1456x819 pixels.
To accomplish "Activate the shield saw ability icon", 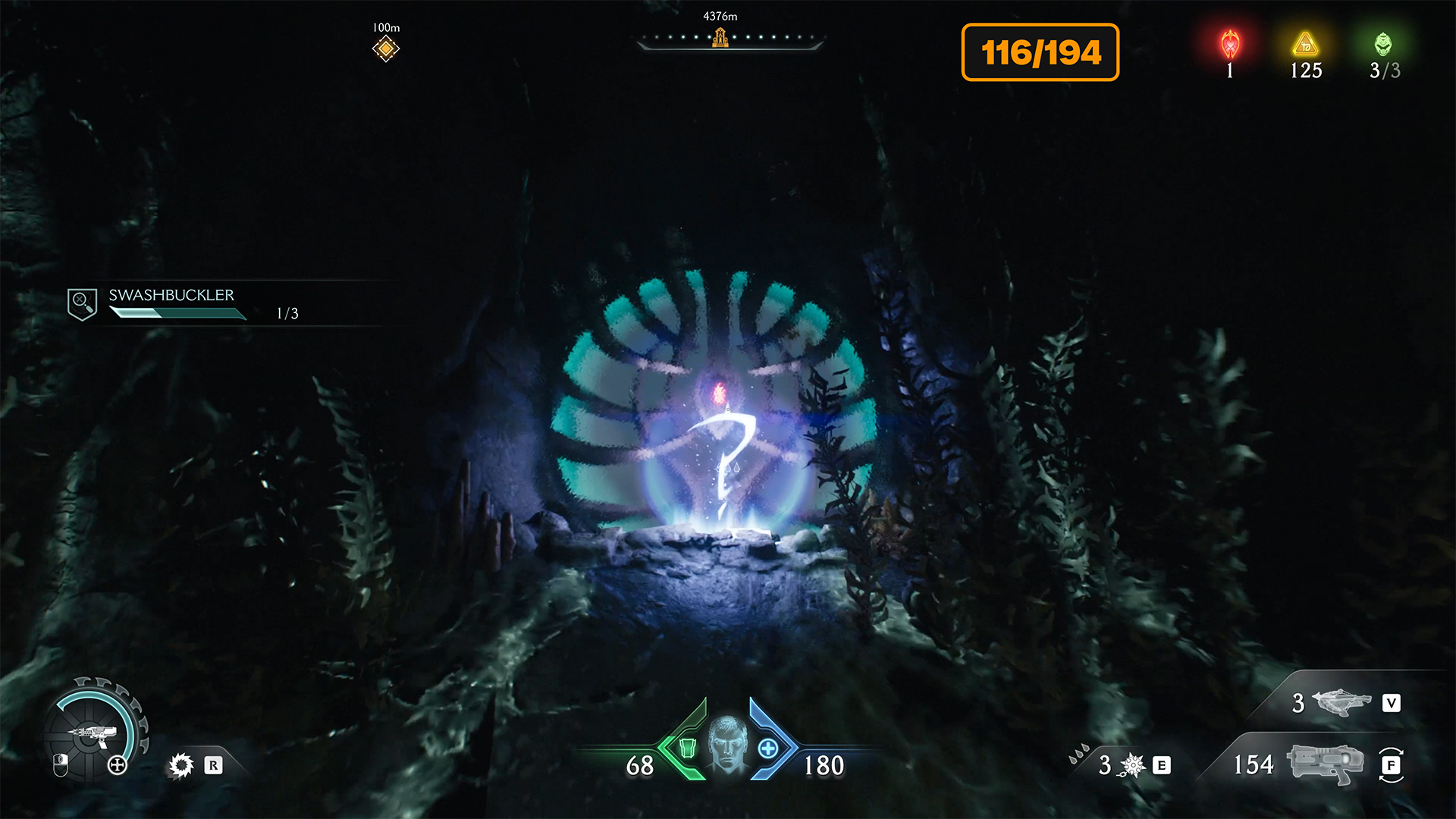I will tap(181, 765).
